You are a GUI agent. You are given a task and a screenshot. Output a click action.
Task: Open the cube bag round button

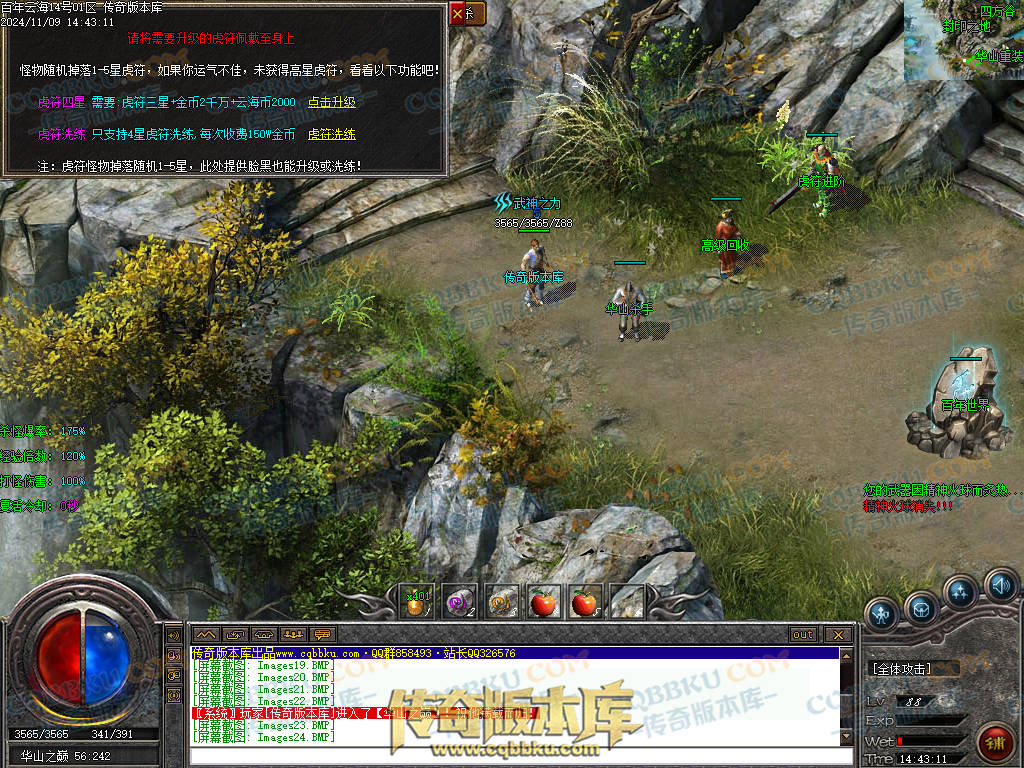(921, 609)
